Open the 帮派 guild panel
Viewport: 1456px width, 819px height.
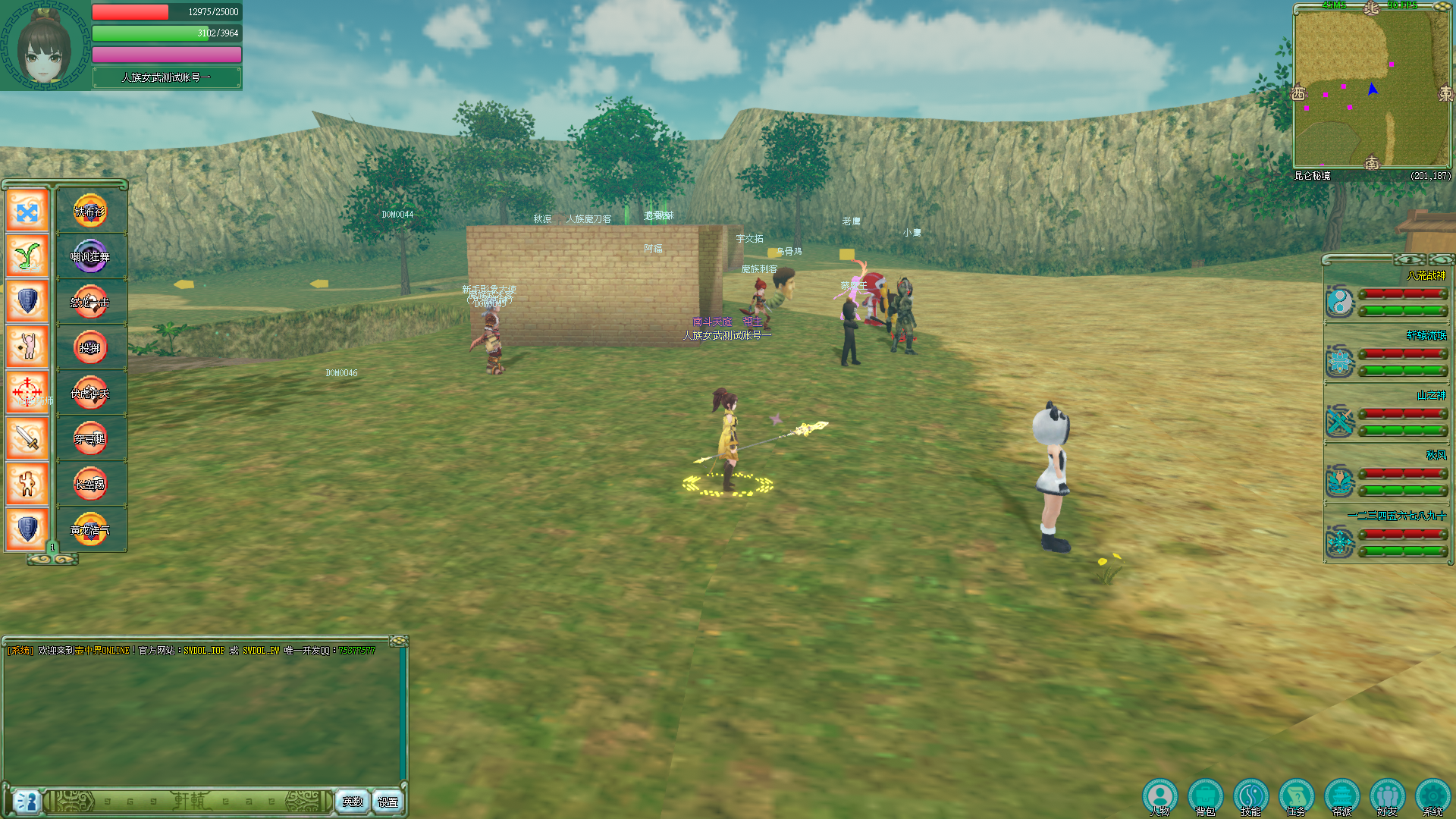tap(1341, 797)
